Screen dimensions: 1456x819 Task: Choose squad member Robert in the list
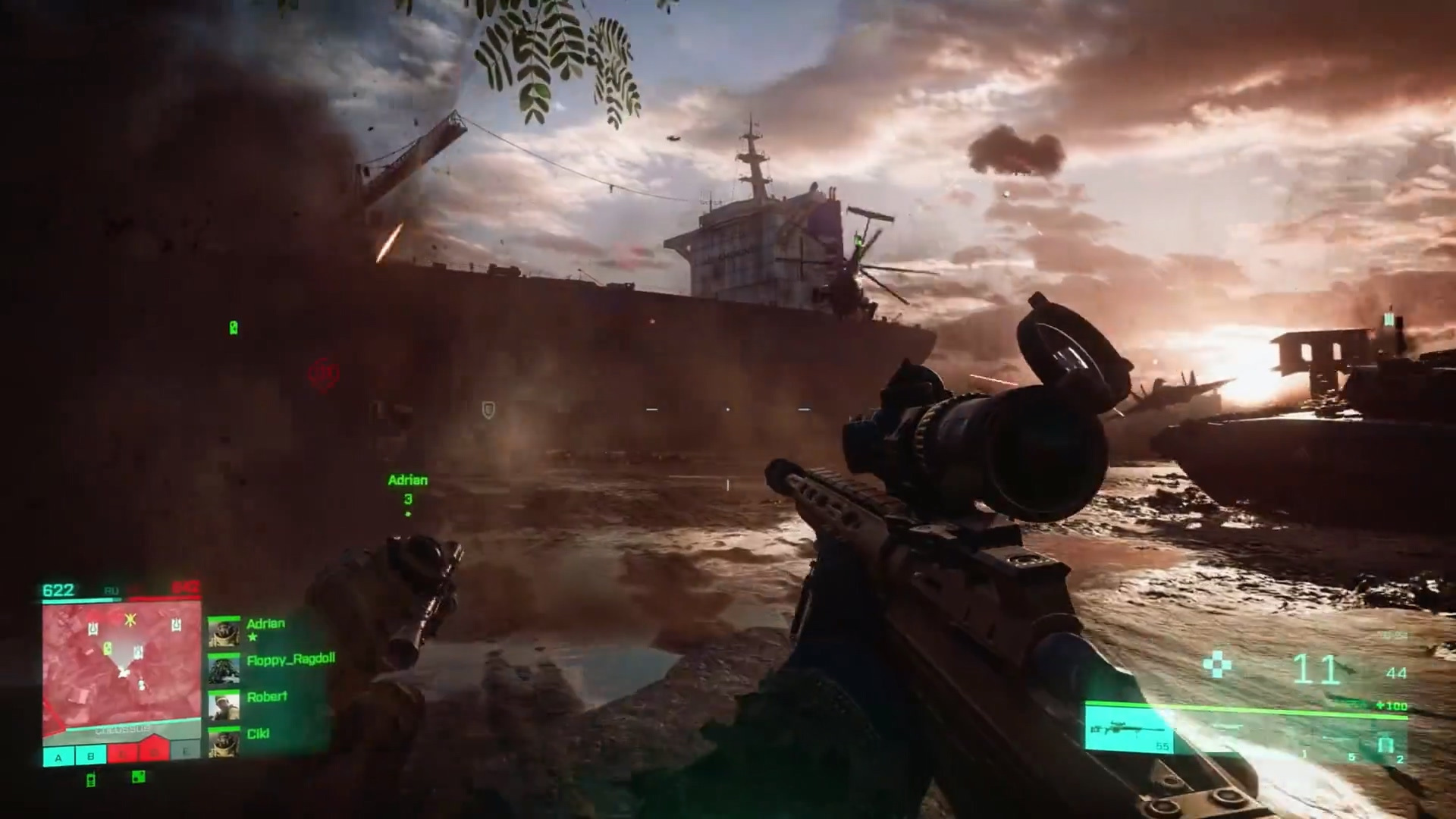[266, 697]
